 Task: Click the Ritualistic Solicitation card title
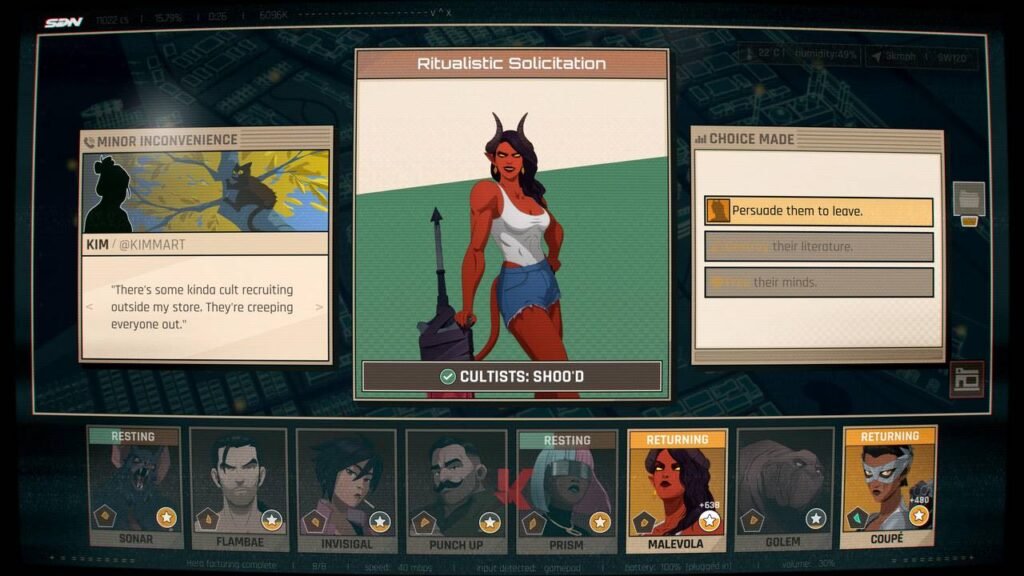pos(511,64)
